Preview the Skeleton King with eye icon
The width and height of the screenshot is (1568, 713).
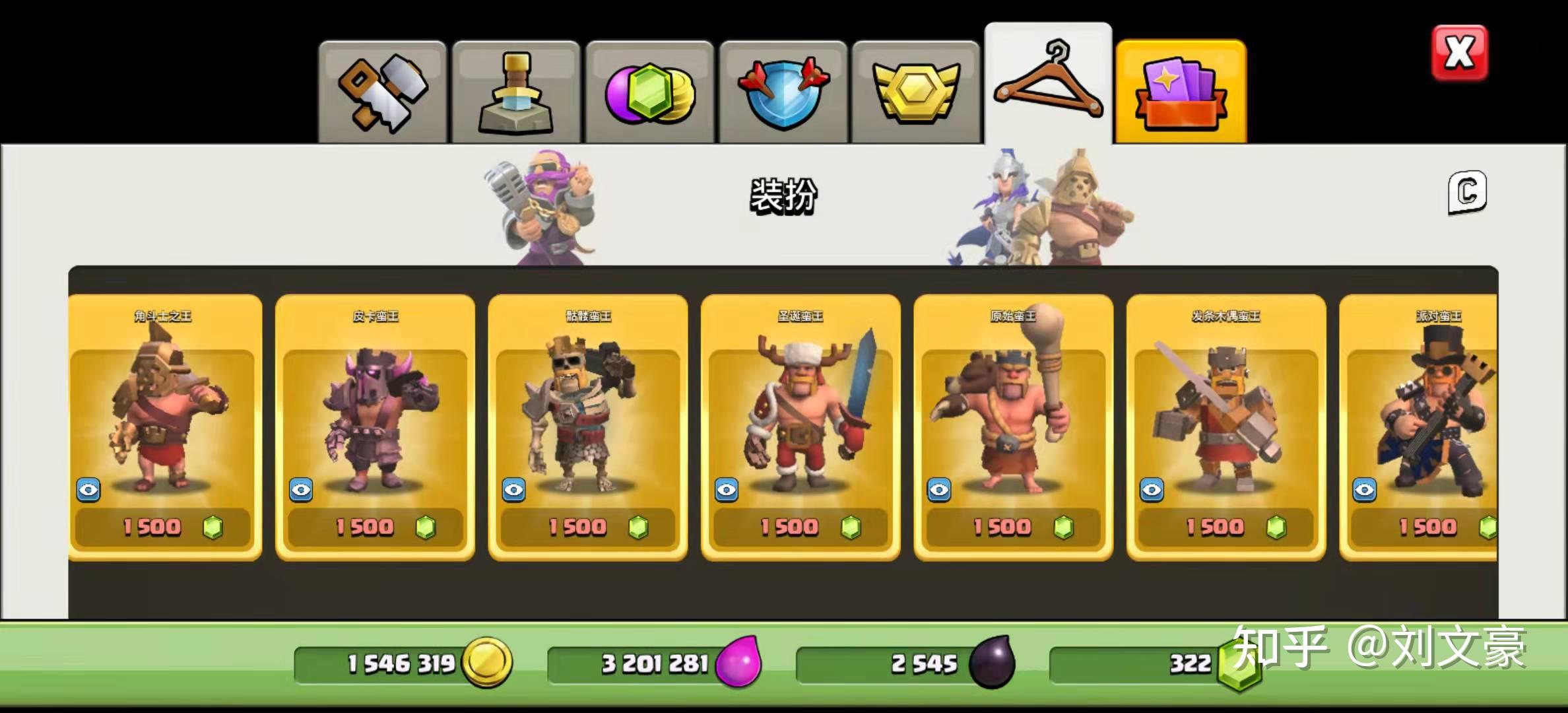[514, 490]
